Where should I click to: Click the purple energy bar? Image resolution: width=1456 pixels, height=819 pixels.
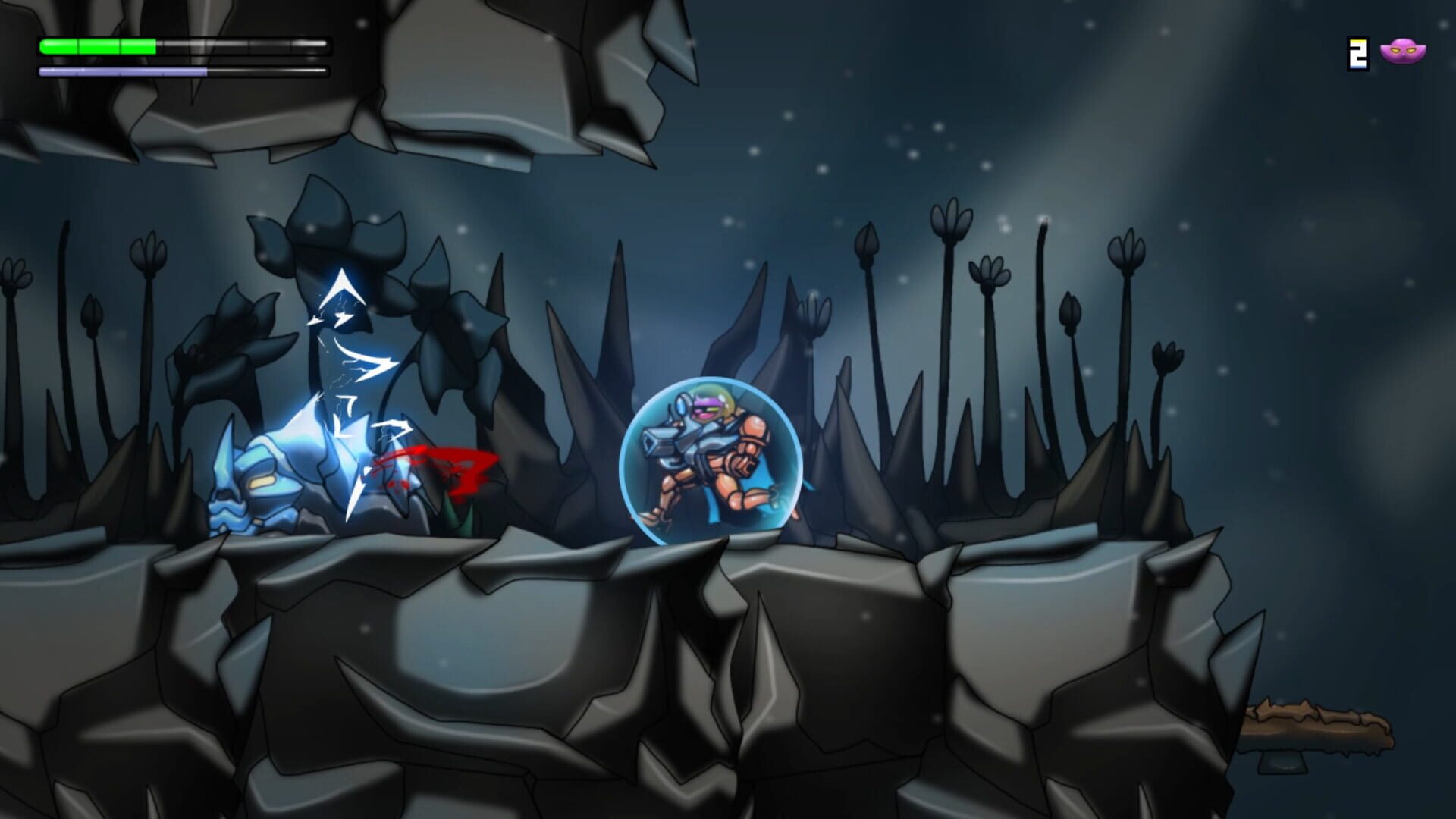point(121,72)
